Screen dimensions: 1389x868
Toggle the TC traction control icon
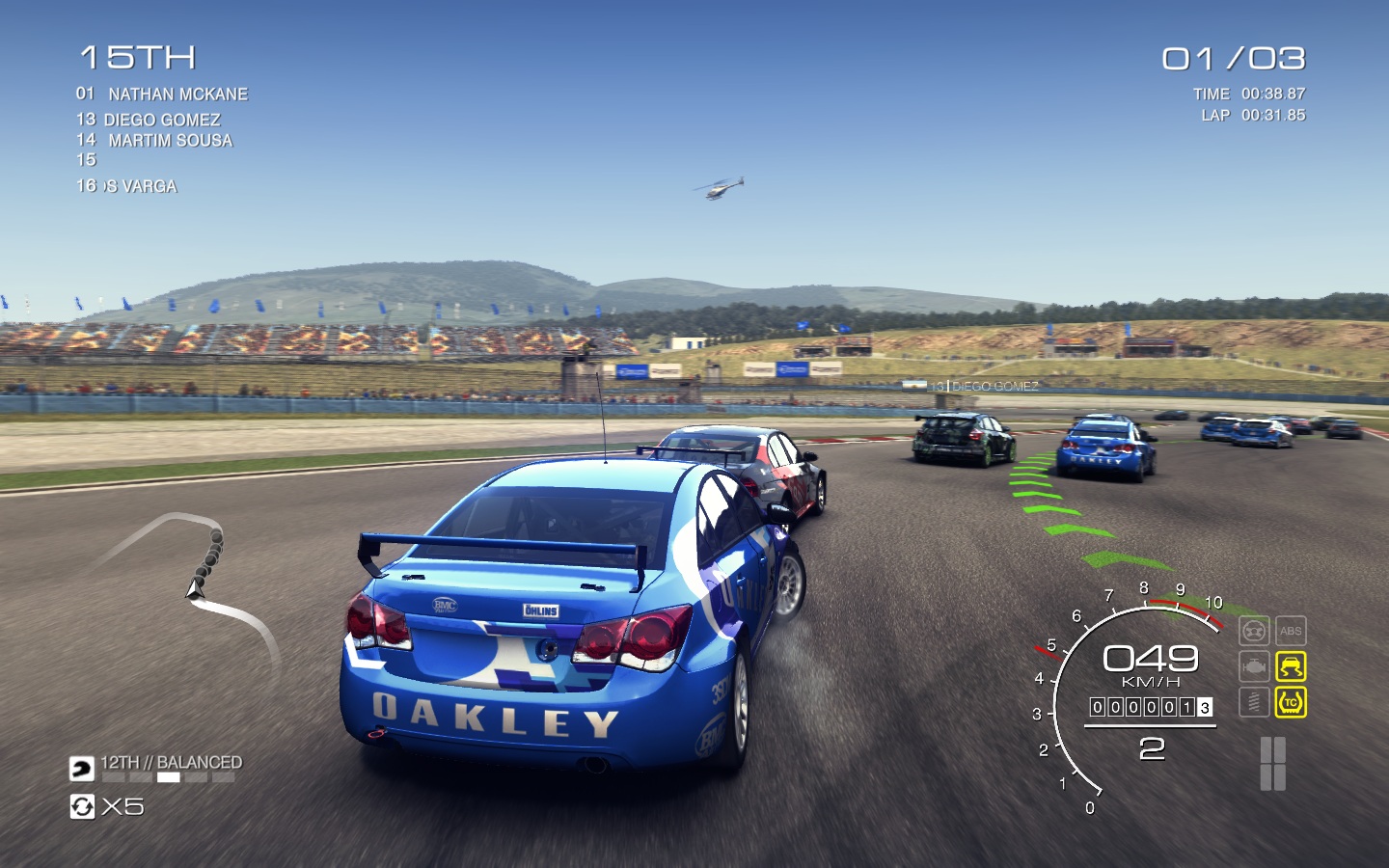click(1291, 702)
